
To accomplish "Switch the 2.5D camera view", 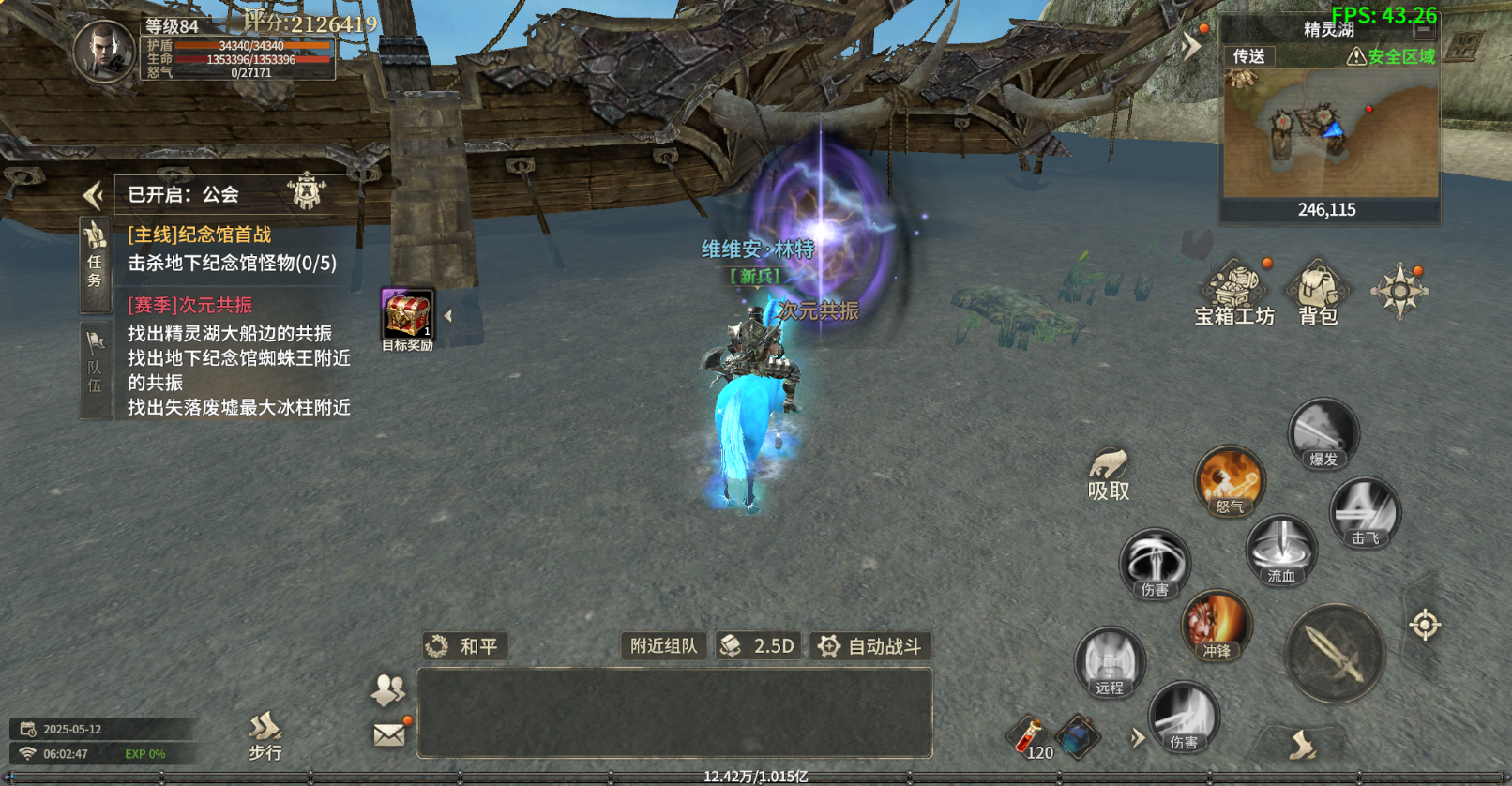I will coord(757,646).
